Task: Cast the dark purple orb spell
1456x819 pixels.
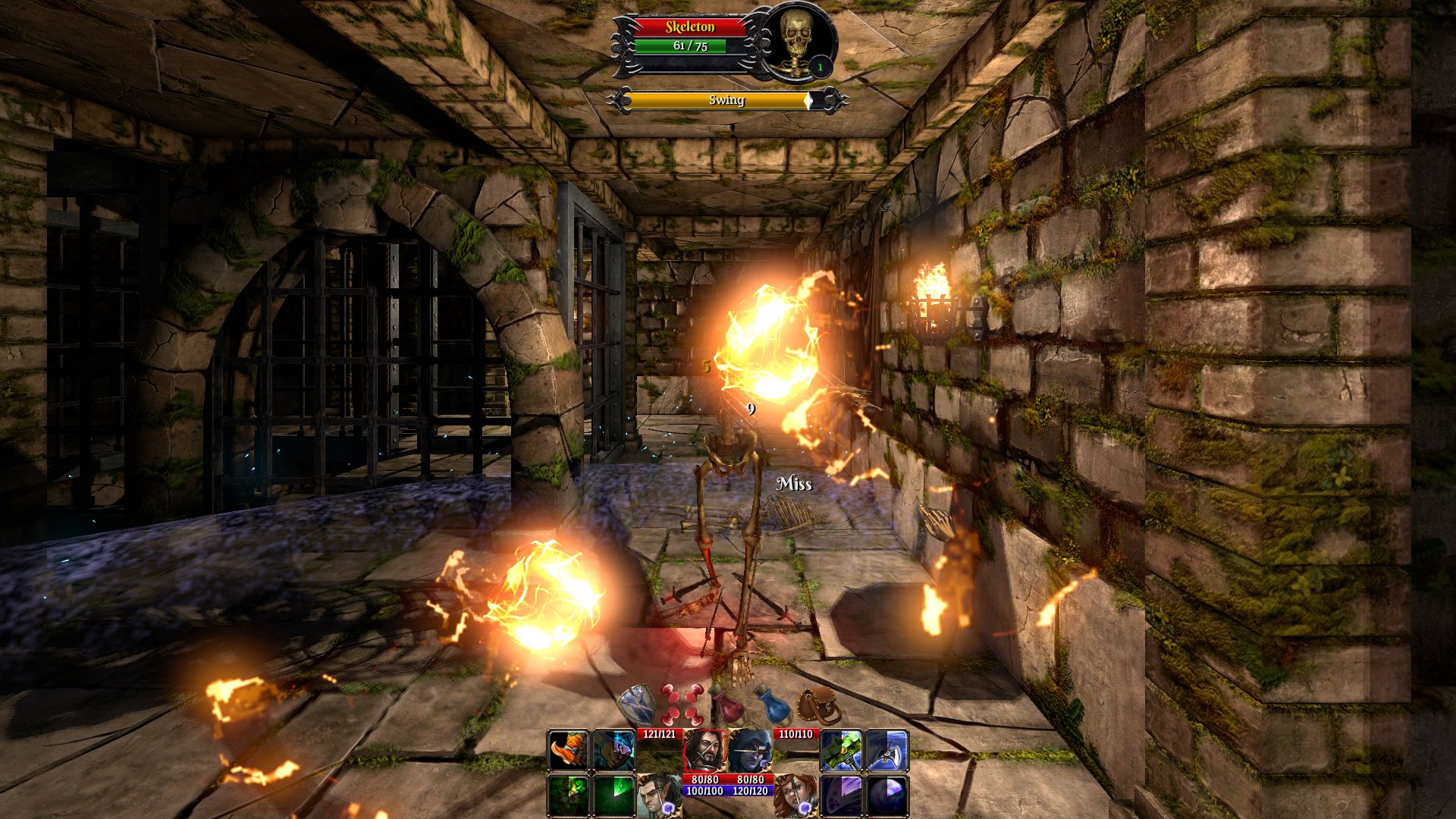Action: point(886,795)
